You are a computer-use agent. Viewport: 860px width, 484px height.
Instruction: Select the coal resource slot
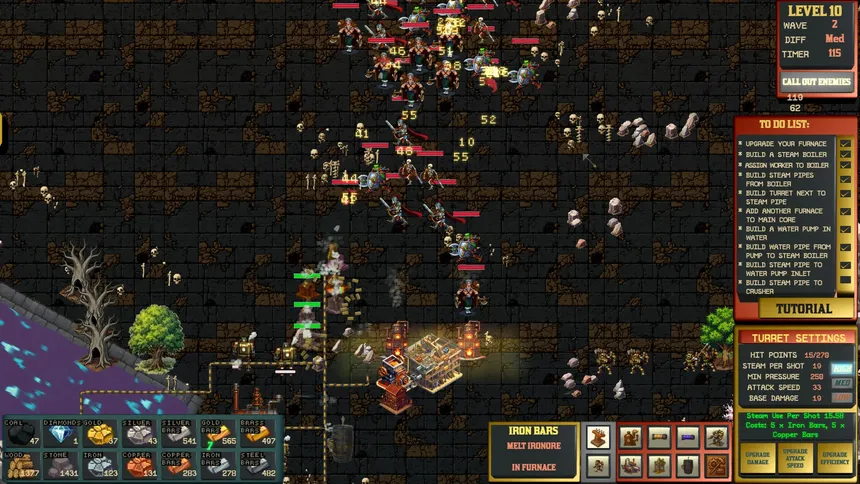(x=22, y=434)
